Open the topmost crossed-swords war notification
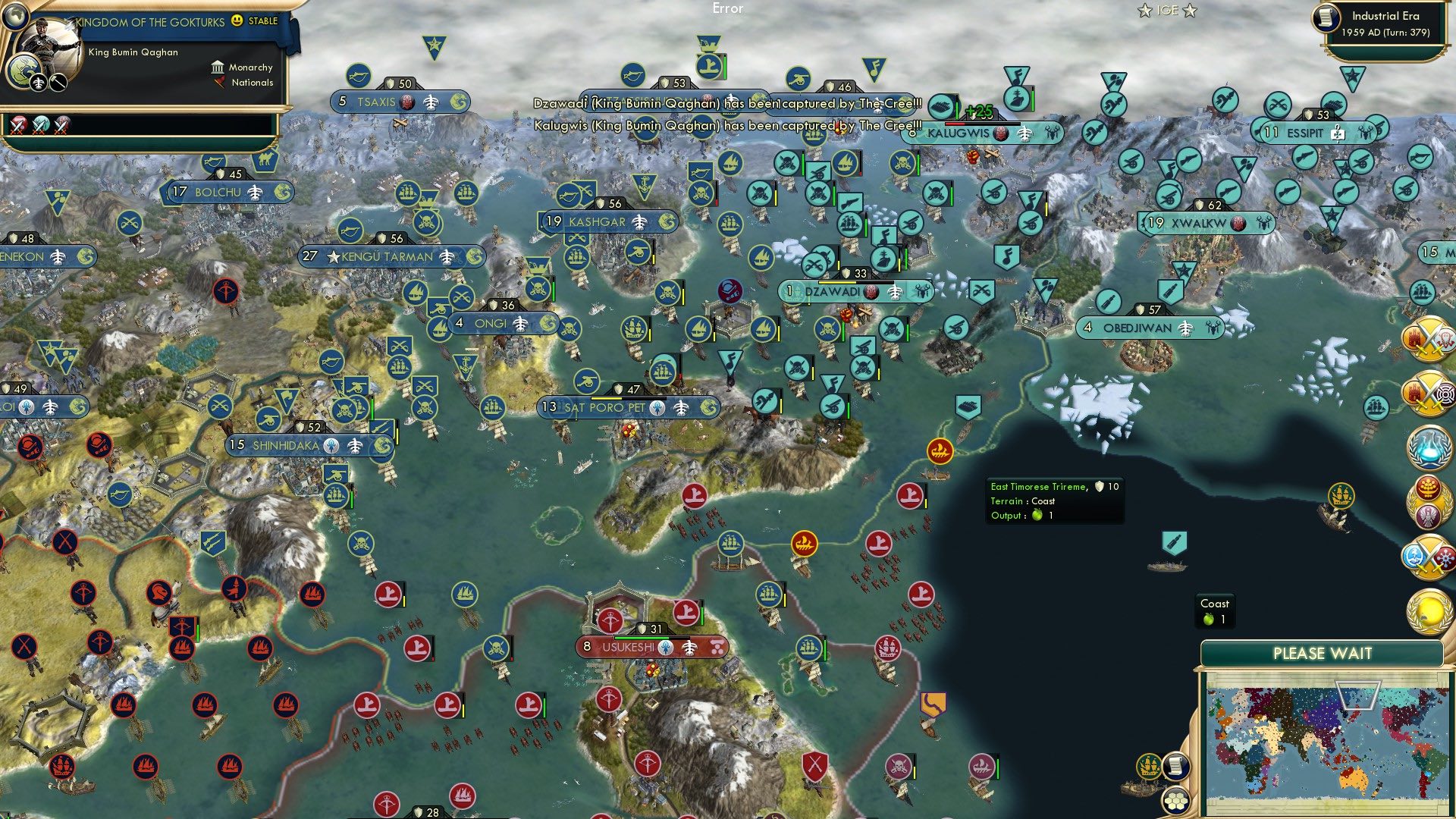 coord(1429,340)
